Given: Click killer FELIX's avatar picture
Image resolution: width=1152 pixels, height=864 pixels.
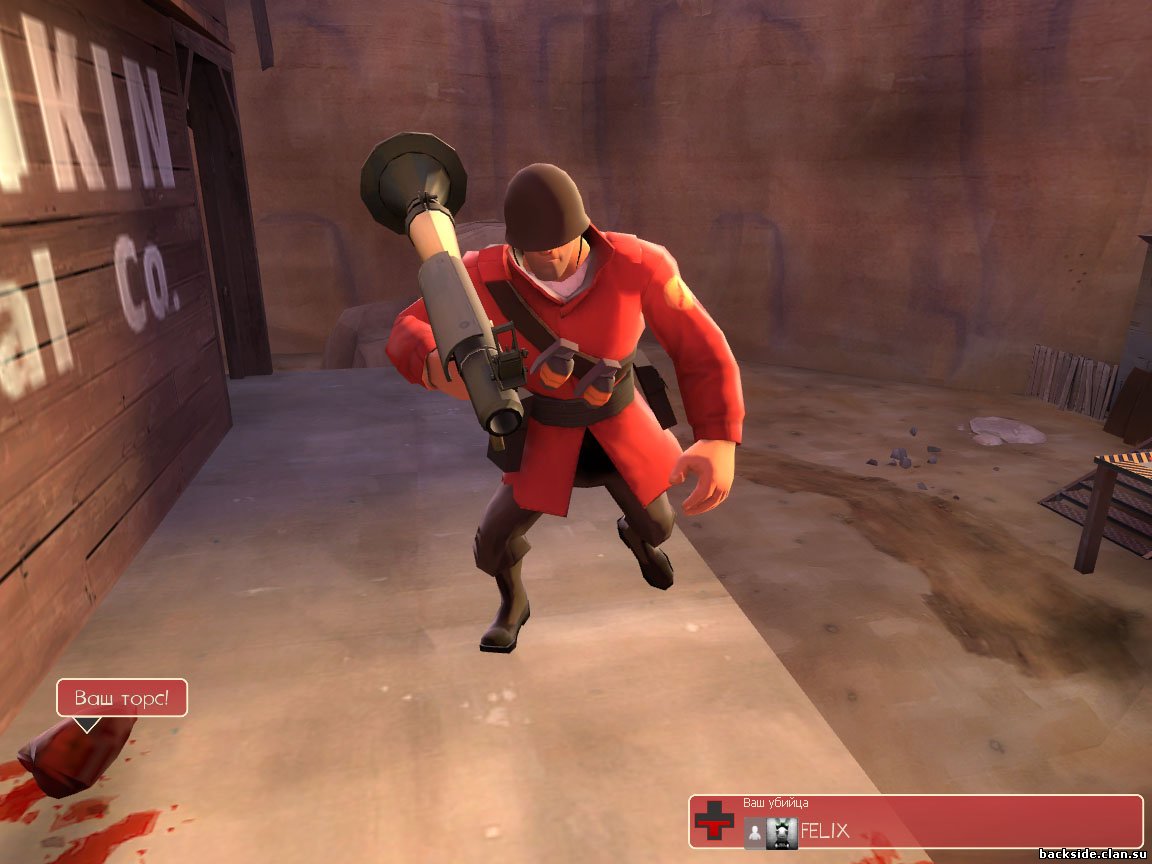Looking at the screenshot, I should pyautogui.click(x=782, y=832).
